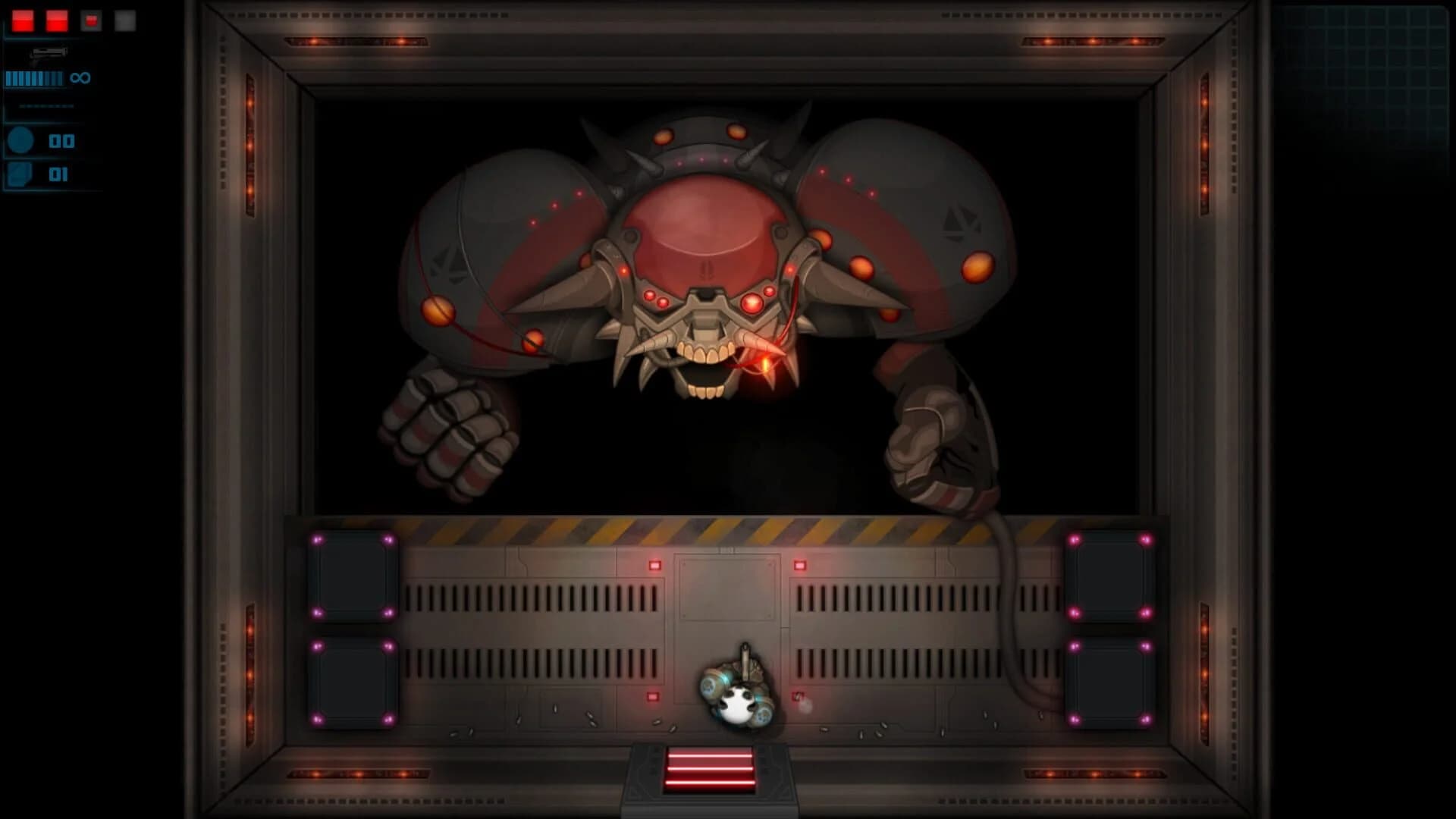Screen dimensions: 1456x819
Task: Click the blue ammo bar in the HUD
Action: click(x=34, y=78)
